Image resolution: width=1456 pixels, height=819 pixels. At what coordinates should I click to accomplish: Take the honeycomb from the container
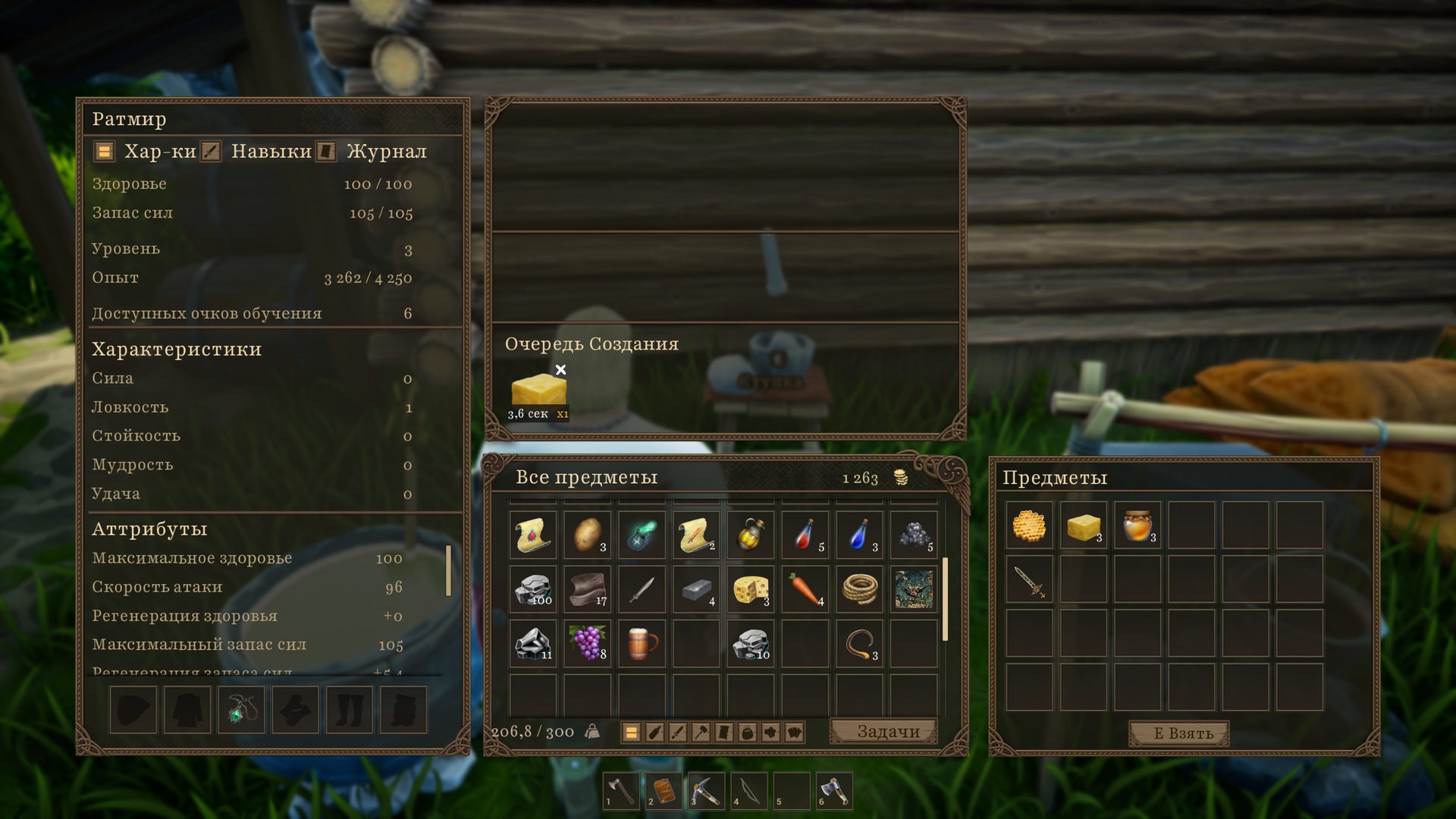pos(1029,526)
